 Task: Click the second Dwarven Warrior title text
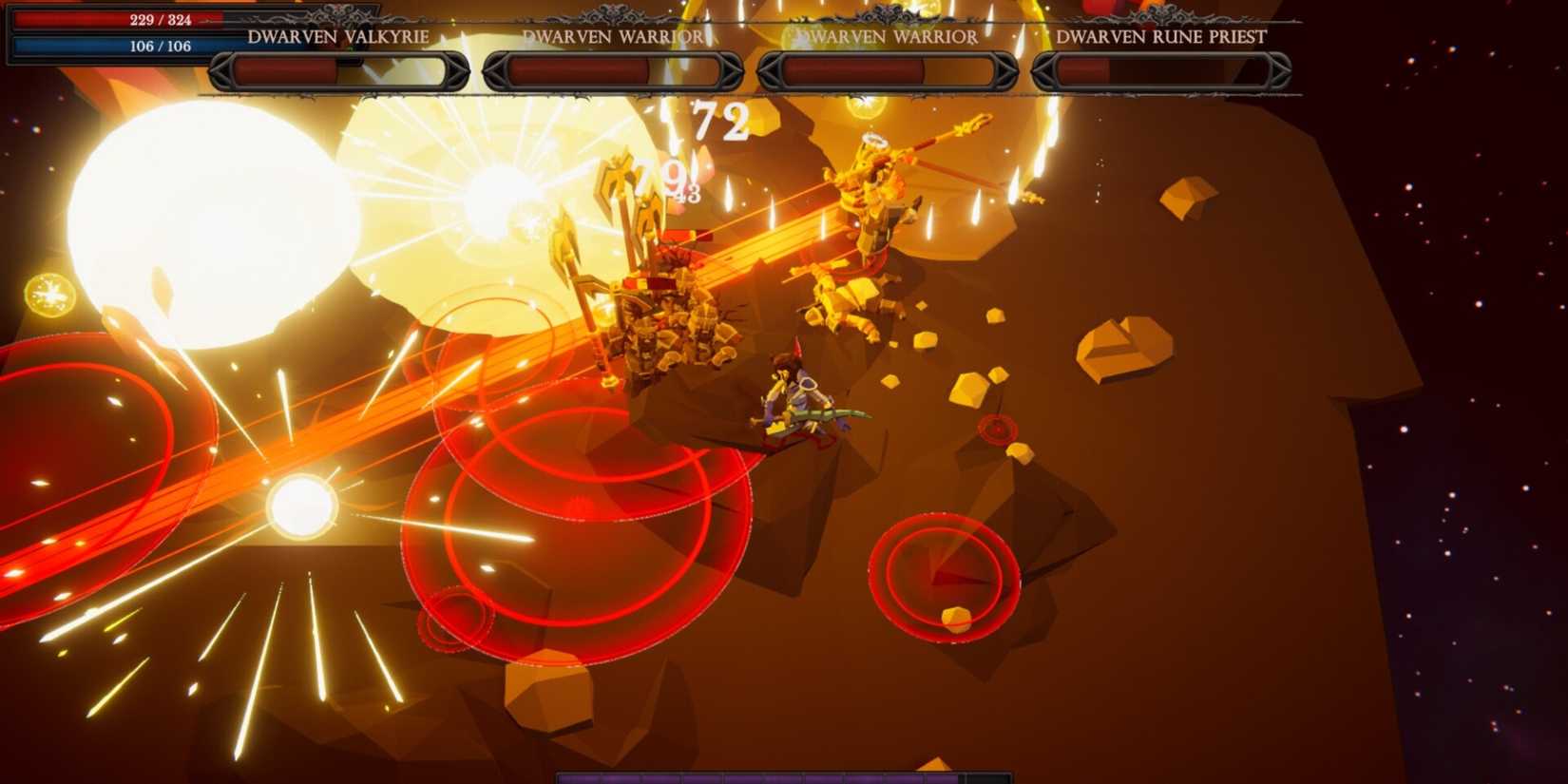[x=887, y=37]
